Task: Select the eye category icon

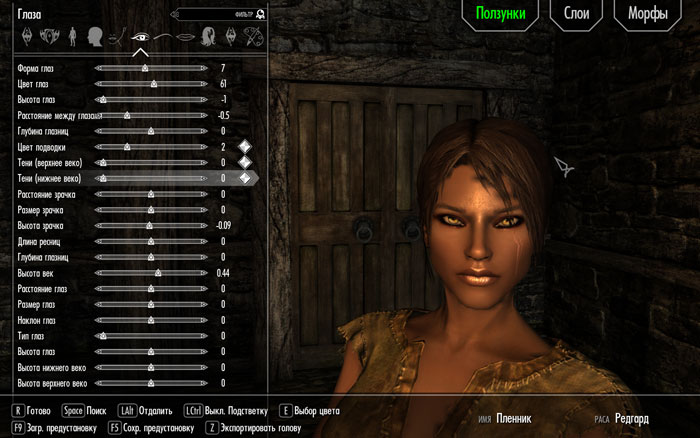Action: (x=140, y=37)
